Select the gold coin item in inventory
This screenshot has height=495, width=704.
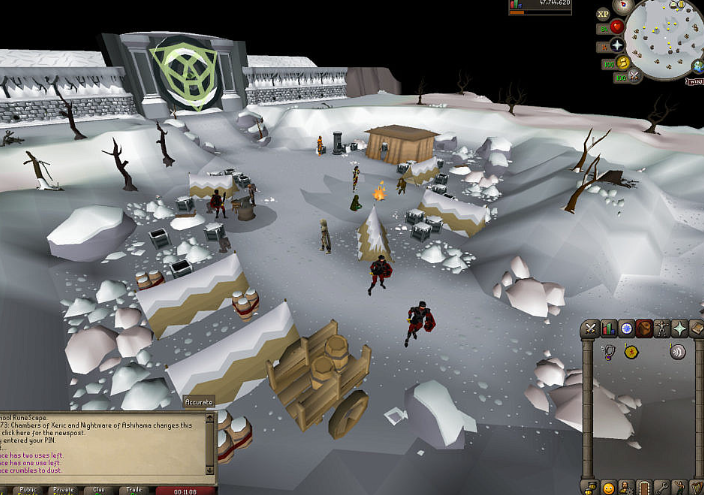coord(631,351)
